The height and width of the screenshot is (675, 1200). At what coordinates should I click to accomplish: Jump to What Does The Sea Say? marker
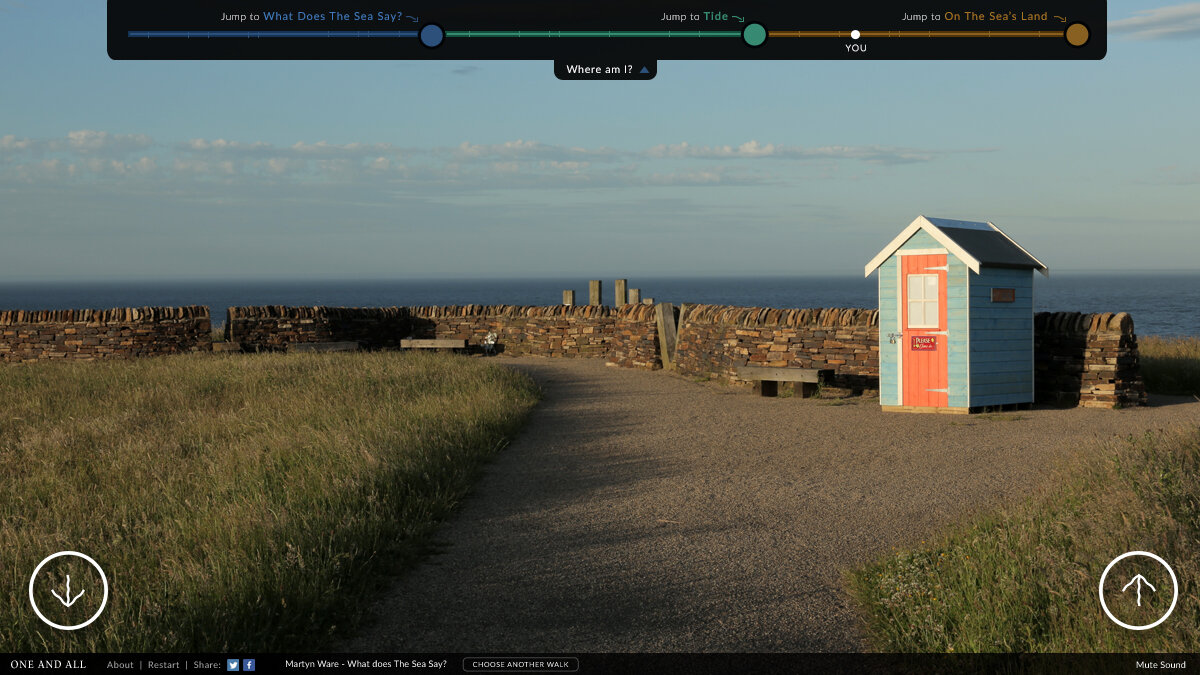pos(431,35)
